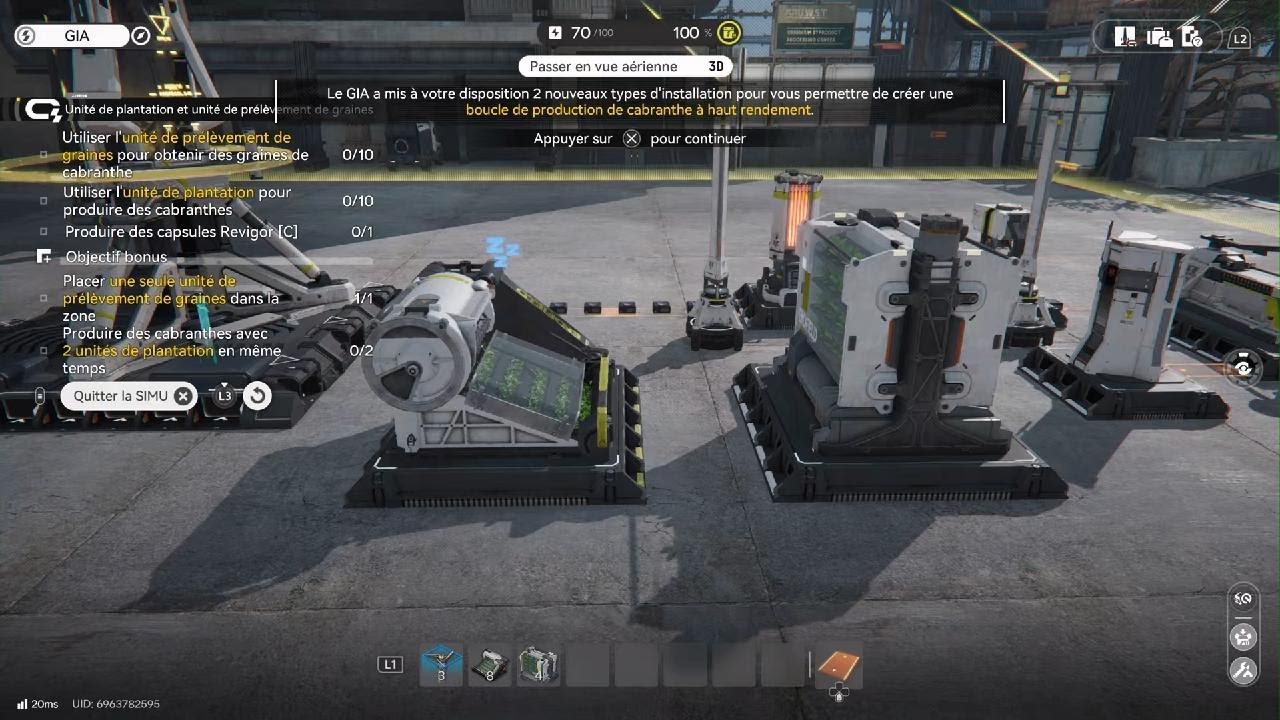
Task: Select the orange blueprint tile slot
Action: 838,666
